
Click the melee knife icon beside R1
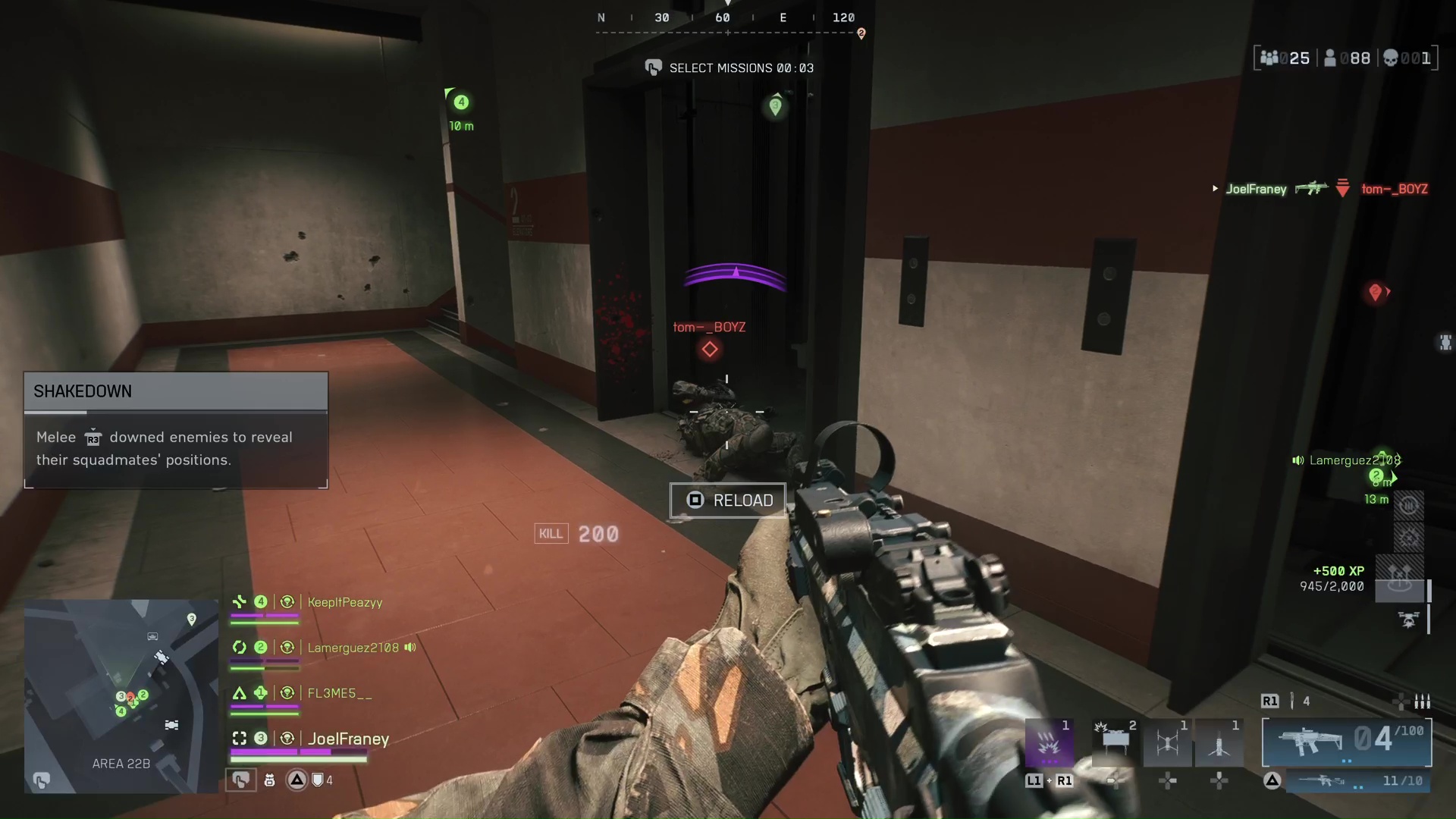[1292, 700]
